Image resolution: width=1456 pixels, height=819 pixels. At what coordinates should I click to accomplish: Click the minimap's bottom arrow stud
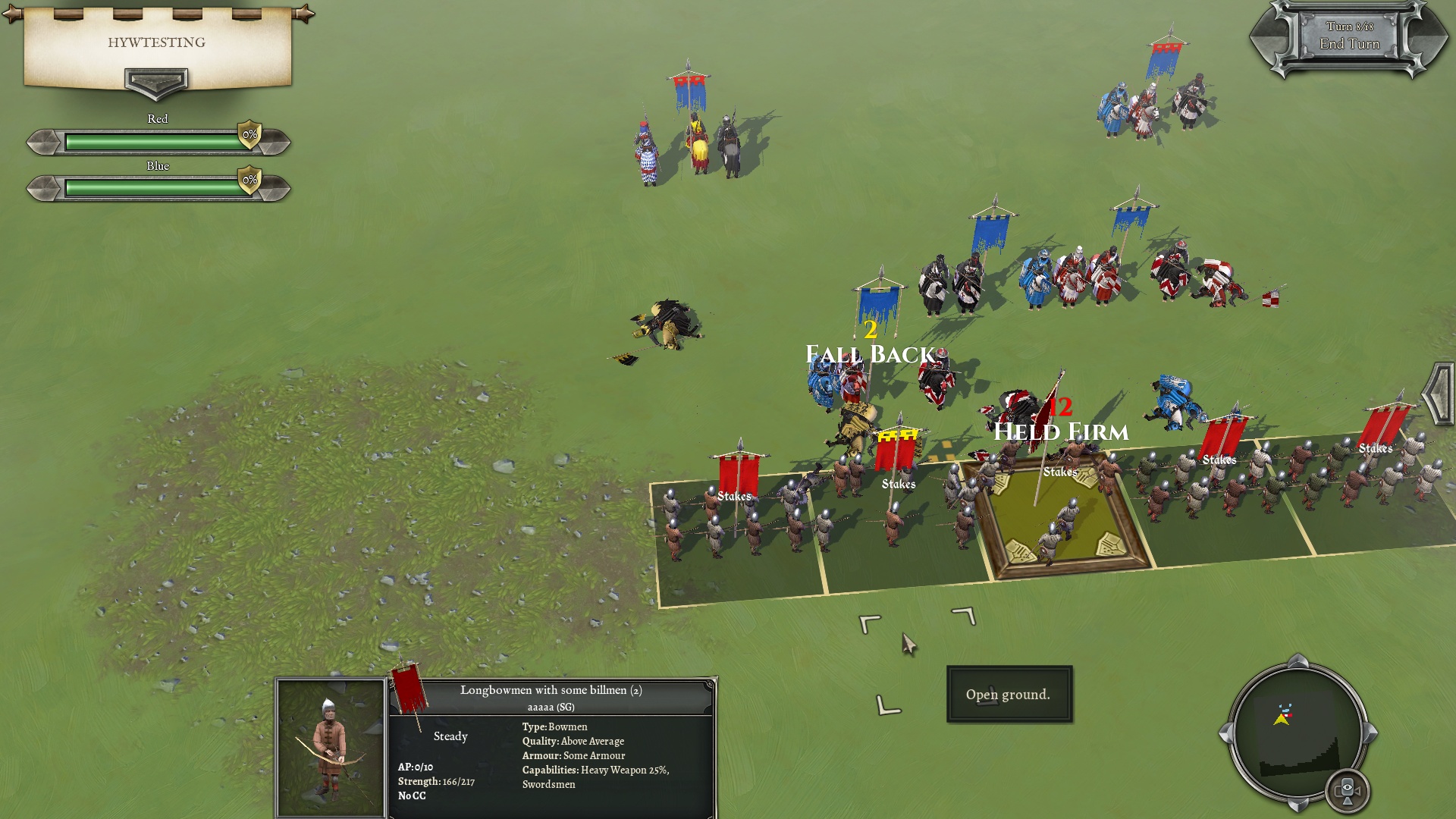tap(1298, 804)
